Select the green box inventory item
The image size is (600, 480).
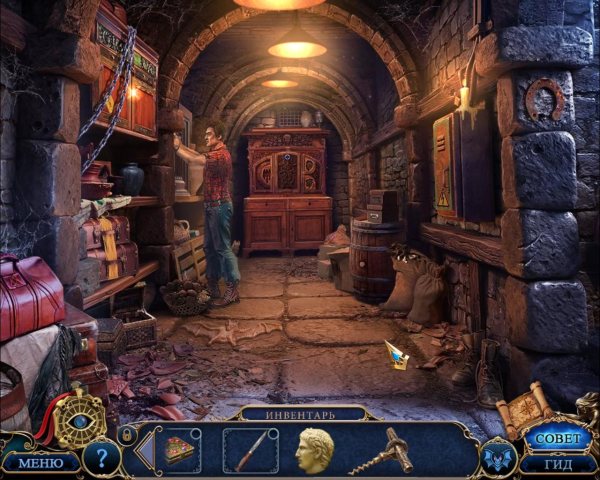point(181,449)
